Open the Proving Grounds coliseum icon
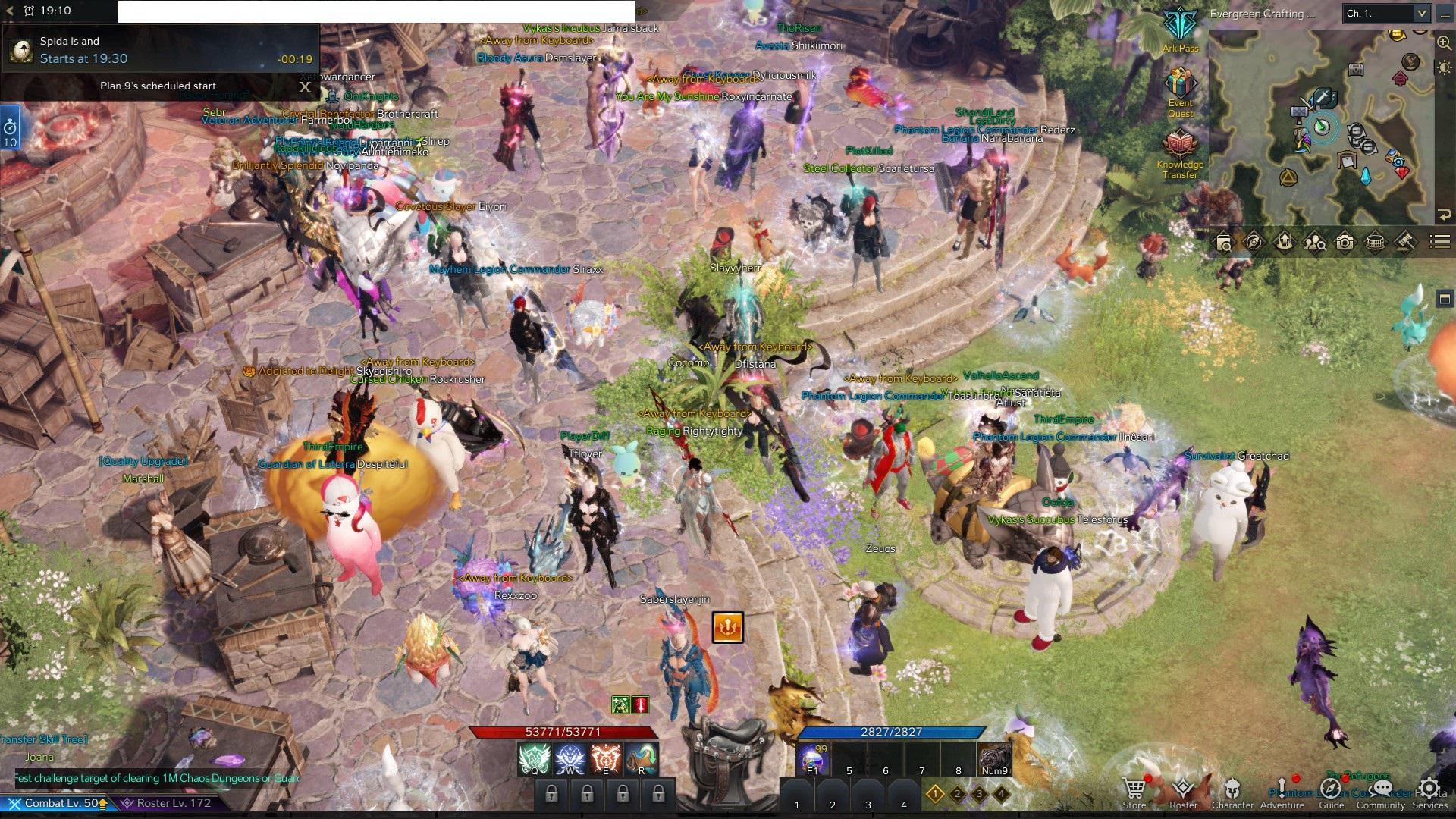Image resolution: width=1456 pixels, height=819 pixels. pos(1375,243)
